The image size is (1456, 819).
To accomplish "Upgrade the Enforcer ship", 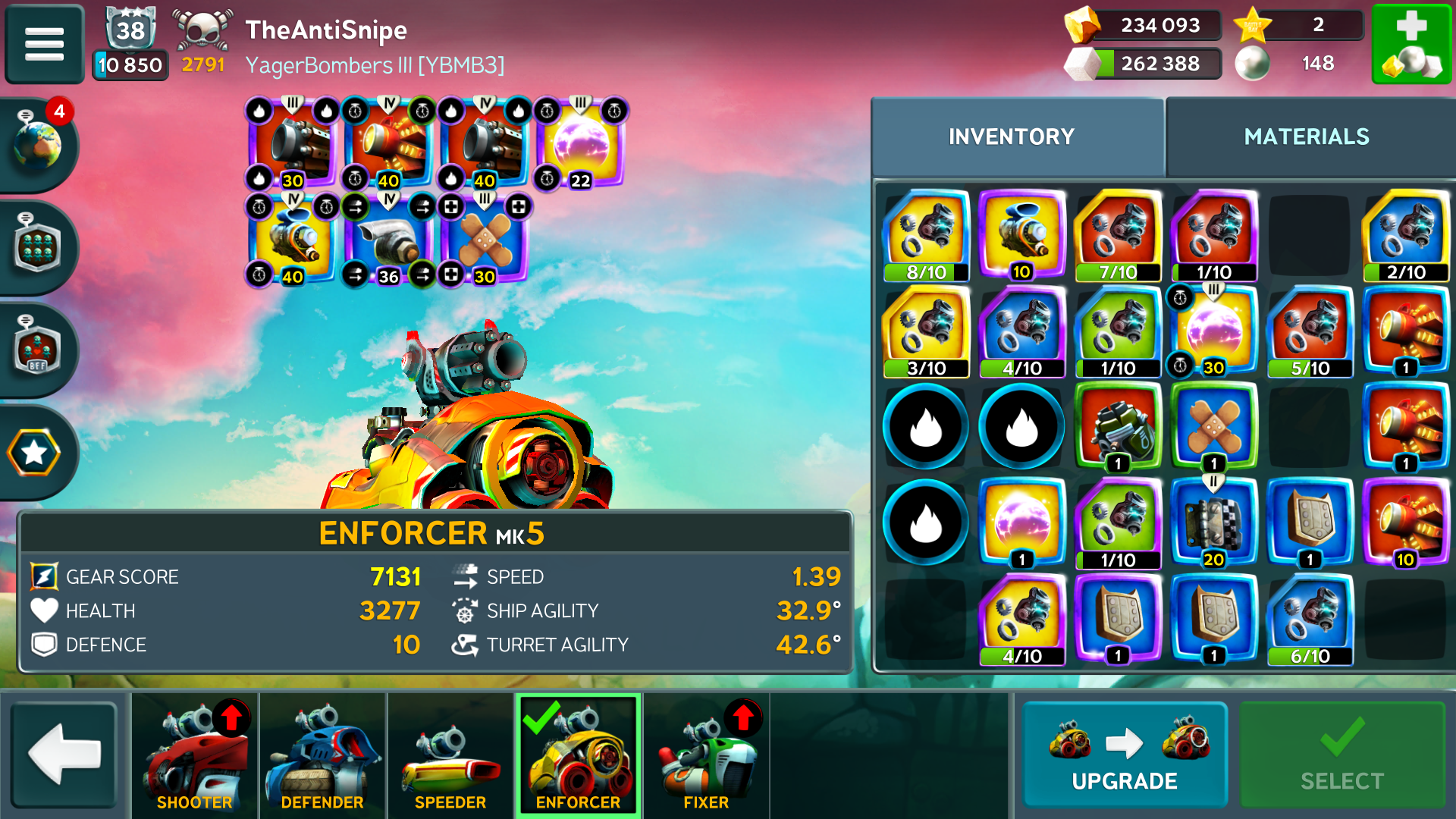I will (x=1124, y=755).
